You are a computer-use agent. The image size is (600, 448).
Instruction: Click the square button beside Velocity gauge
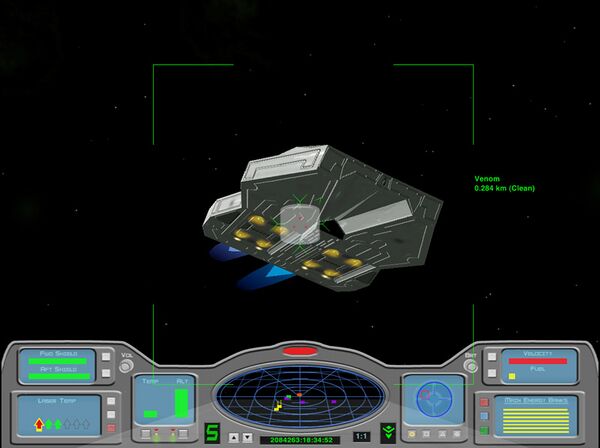pyautogui.click(x=491, y=356)
